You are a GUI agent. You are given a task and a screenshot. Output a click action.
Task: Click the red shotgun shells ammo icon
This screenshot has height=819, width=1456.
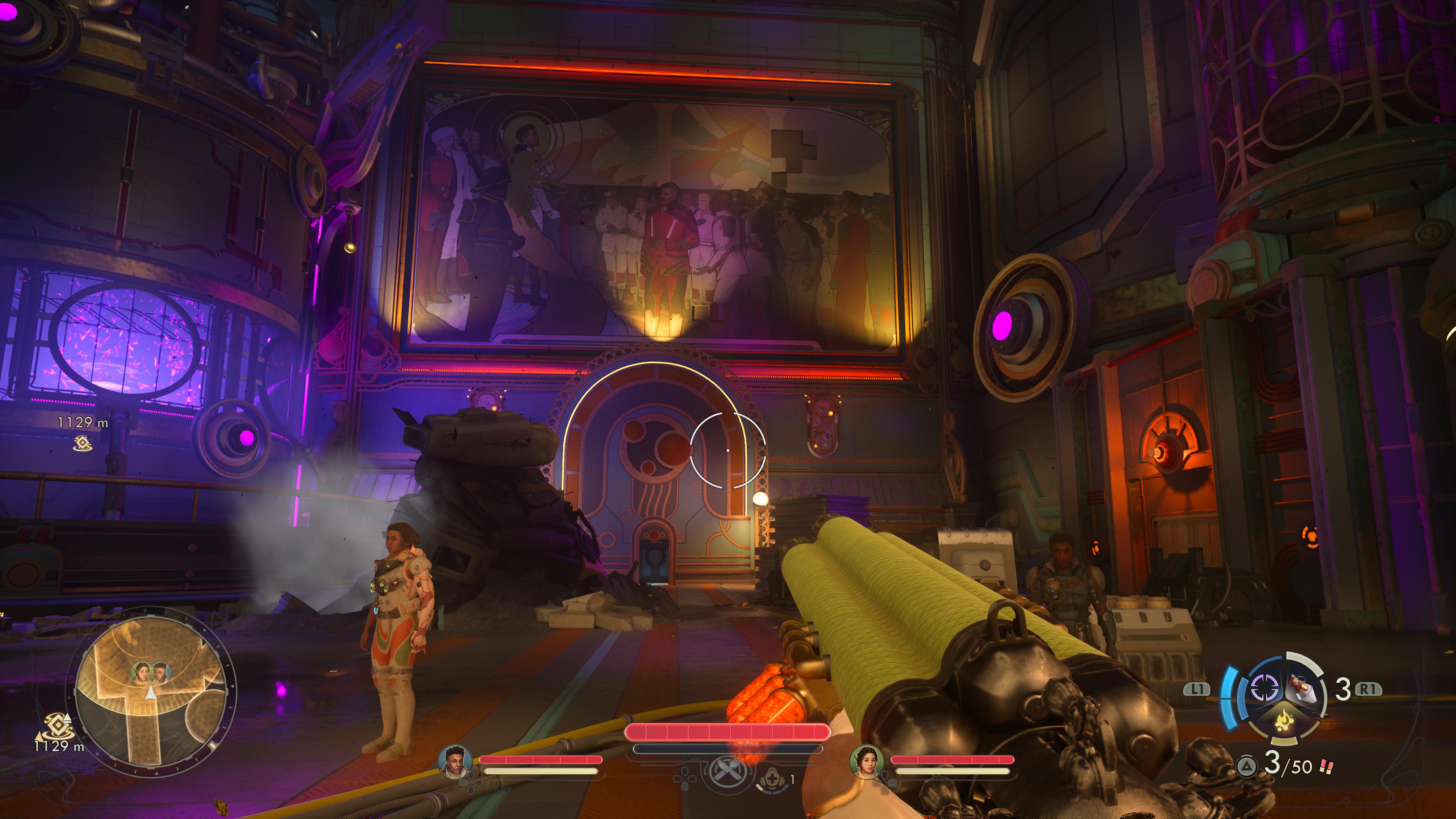click(1326, 767)
